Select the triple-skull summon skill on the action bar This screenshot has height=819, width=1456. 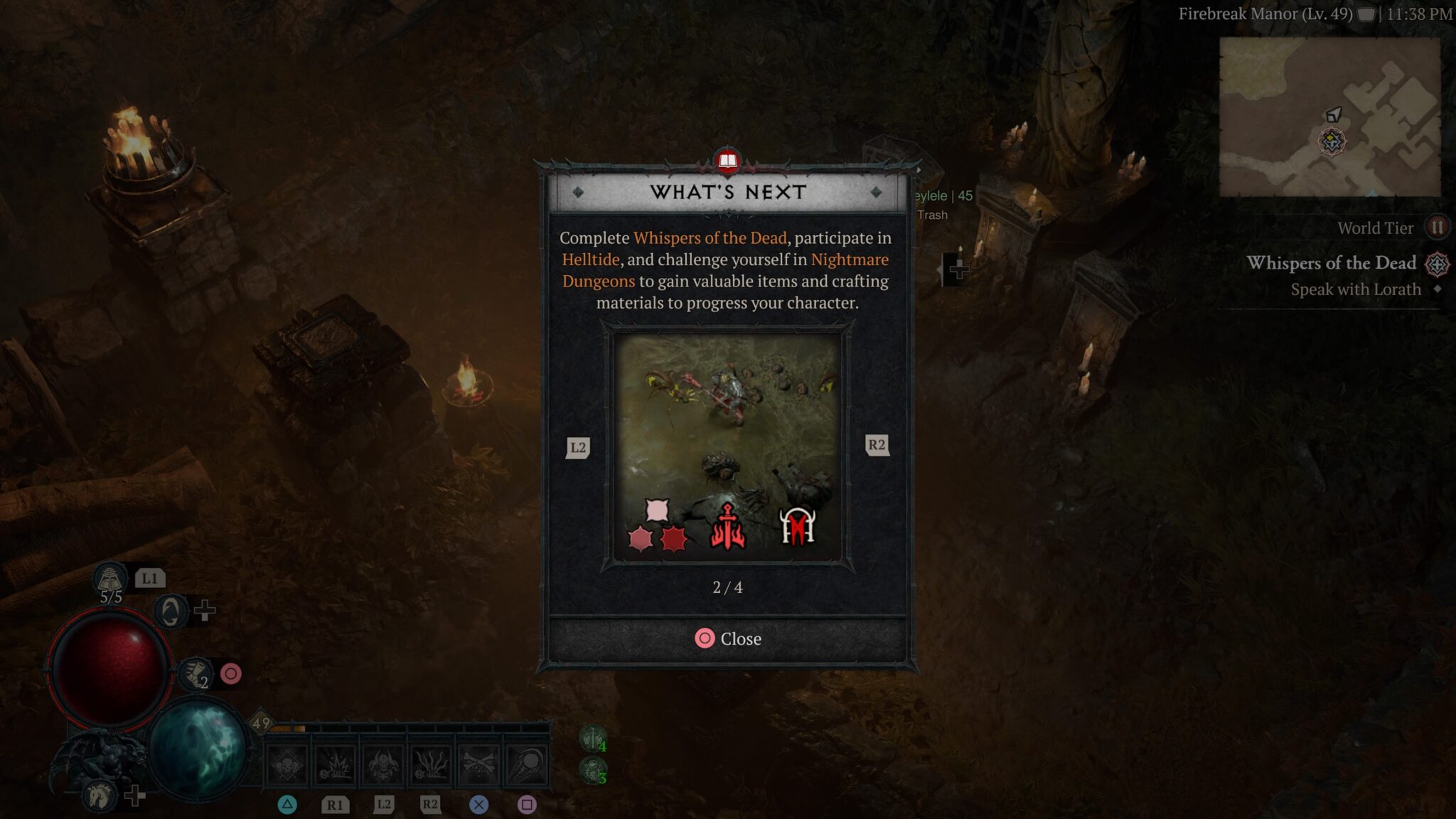(287, 763)
